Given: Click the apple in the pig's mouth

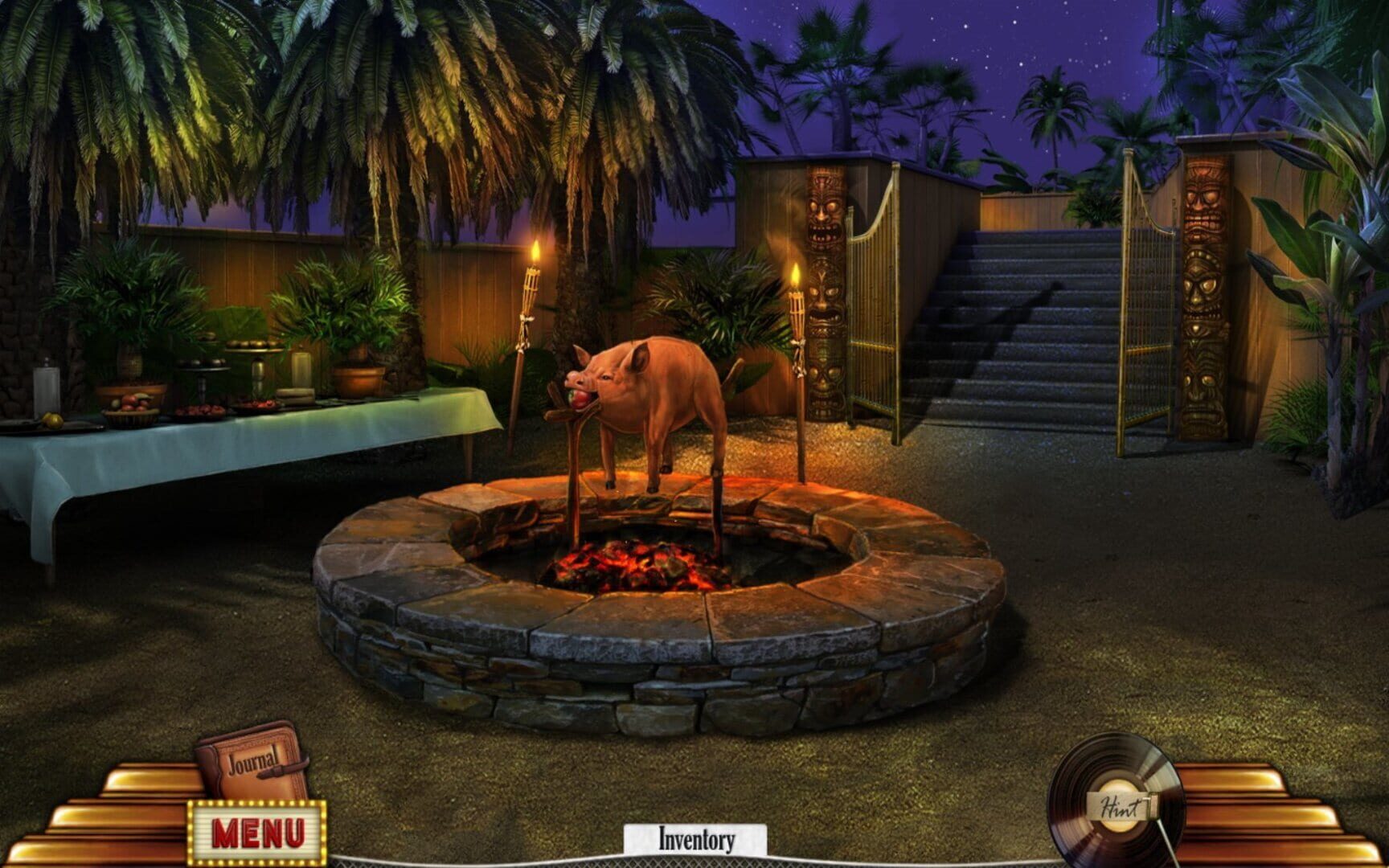Looking at the screenshot, I should (581, 400).
